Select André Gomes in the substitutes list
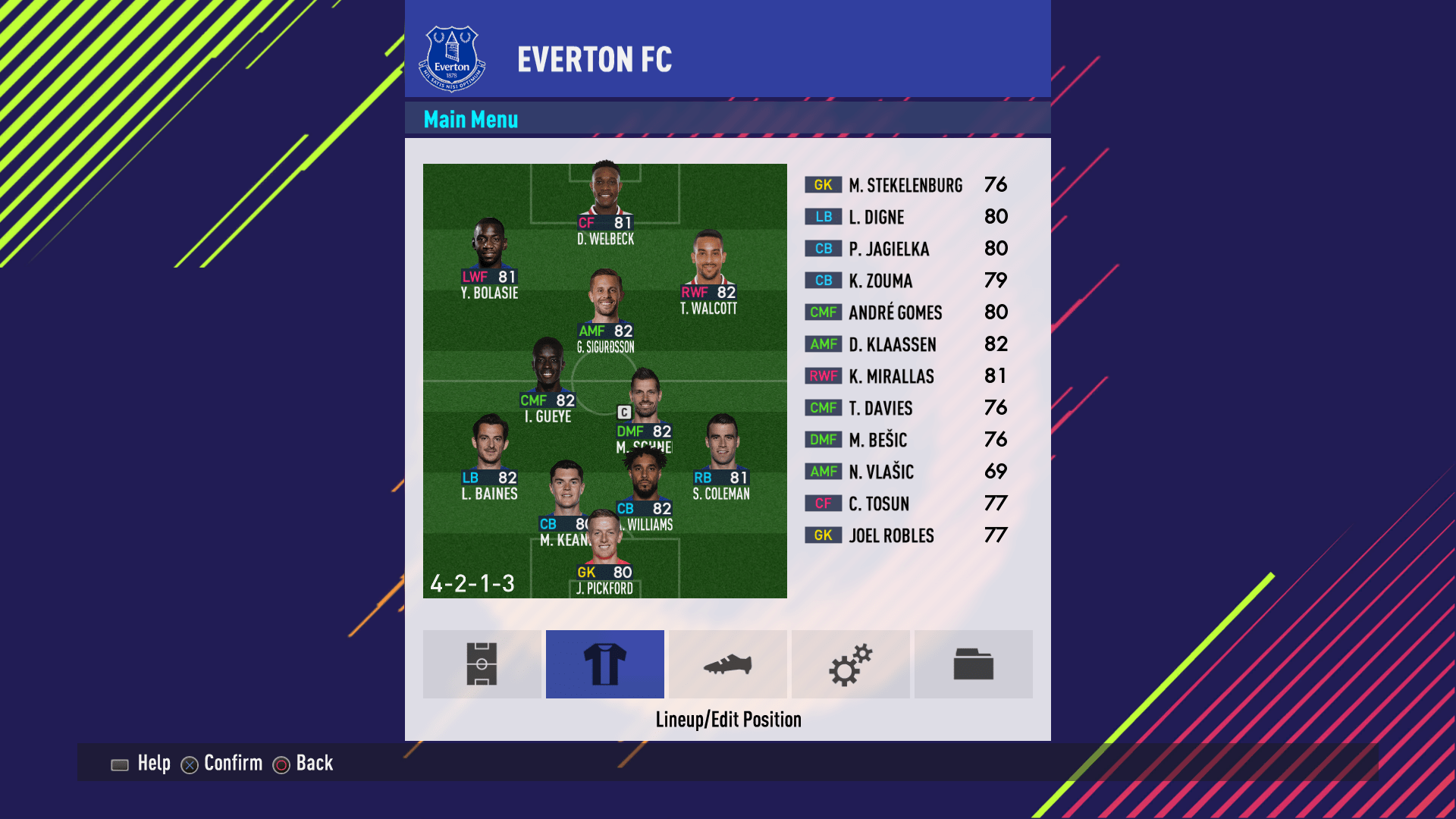 tap(906, 312)
